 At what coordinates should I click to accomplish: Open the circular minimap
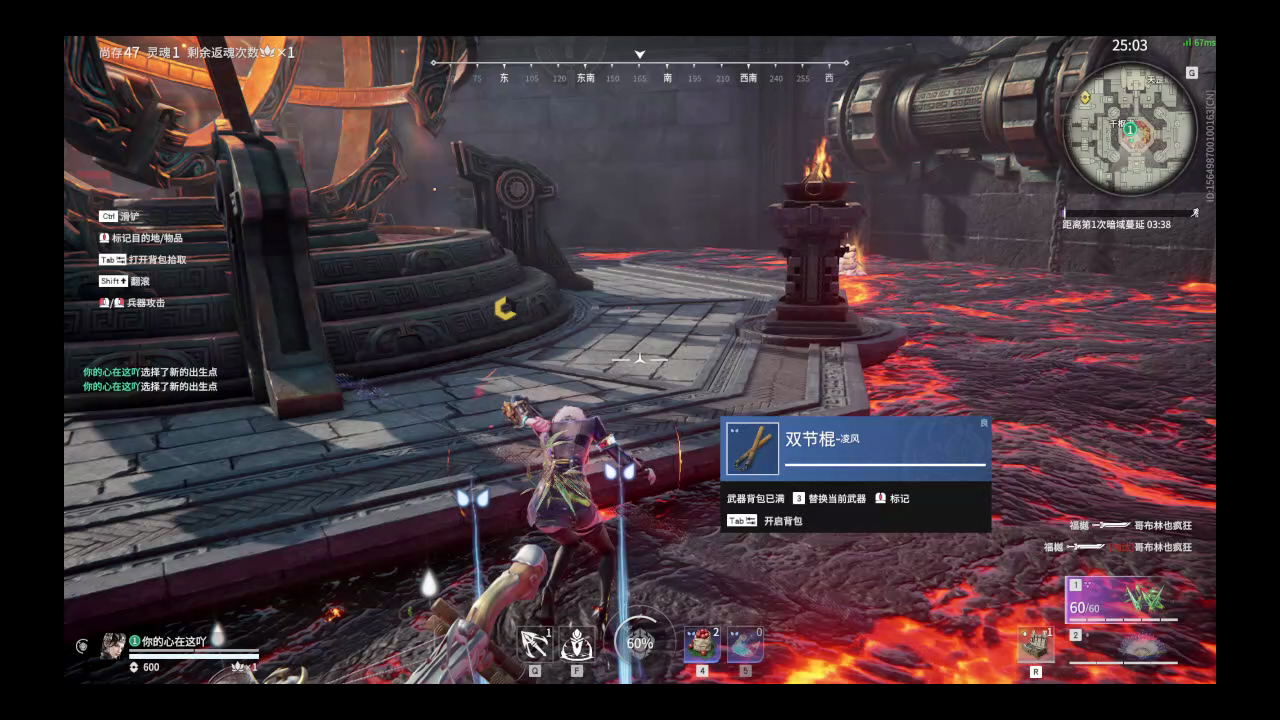tap(1130, 128)
